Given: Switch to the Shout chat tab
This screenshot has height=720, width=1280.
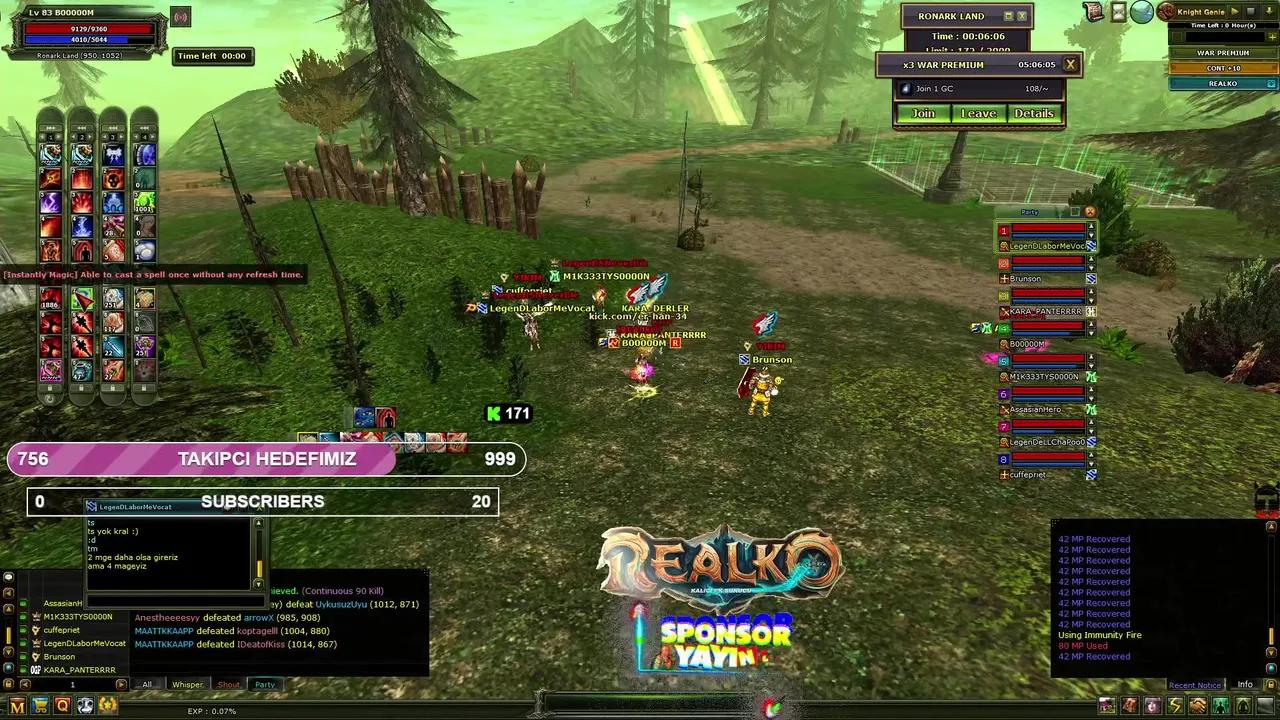Looking at the screenshot, I should coord(228,684).
